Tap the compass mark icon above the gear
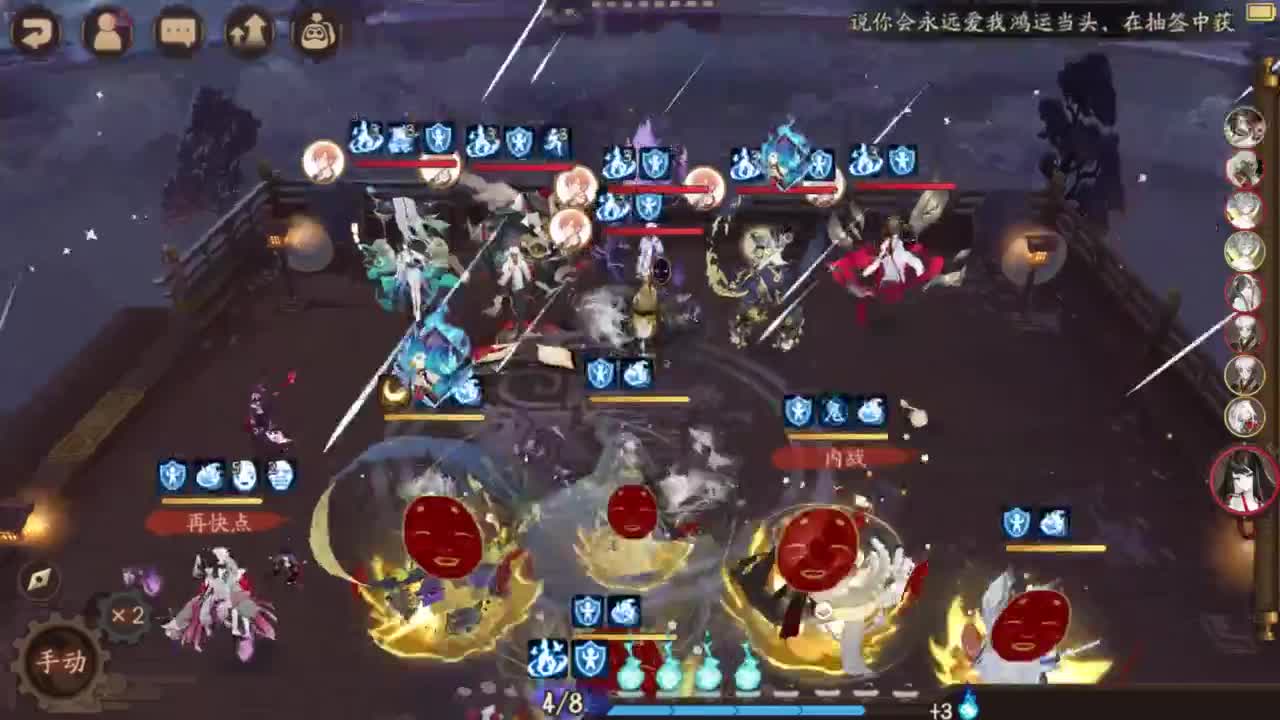 coord(38,578)
